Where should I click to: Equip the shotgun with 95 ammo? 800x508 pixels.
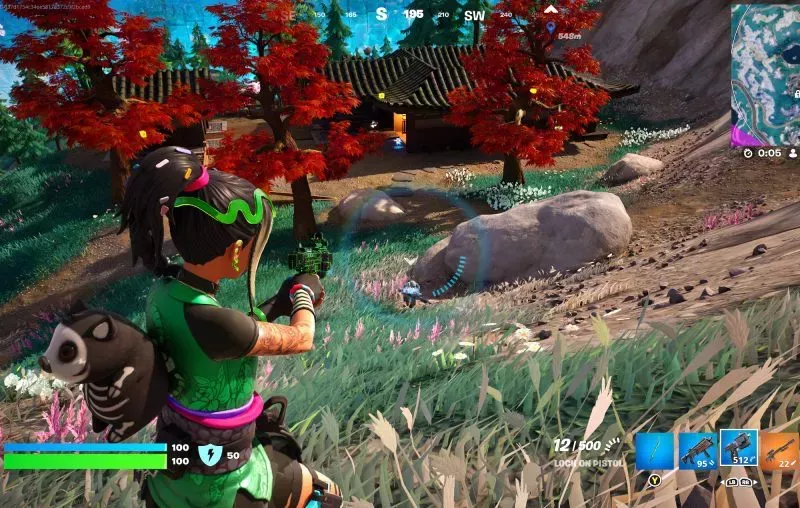(697, 452)
